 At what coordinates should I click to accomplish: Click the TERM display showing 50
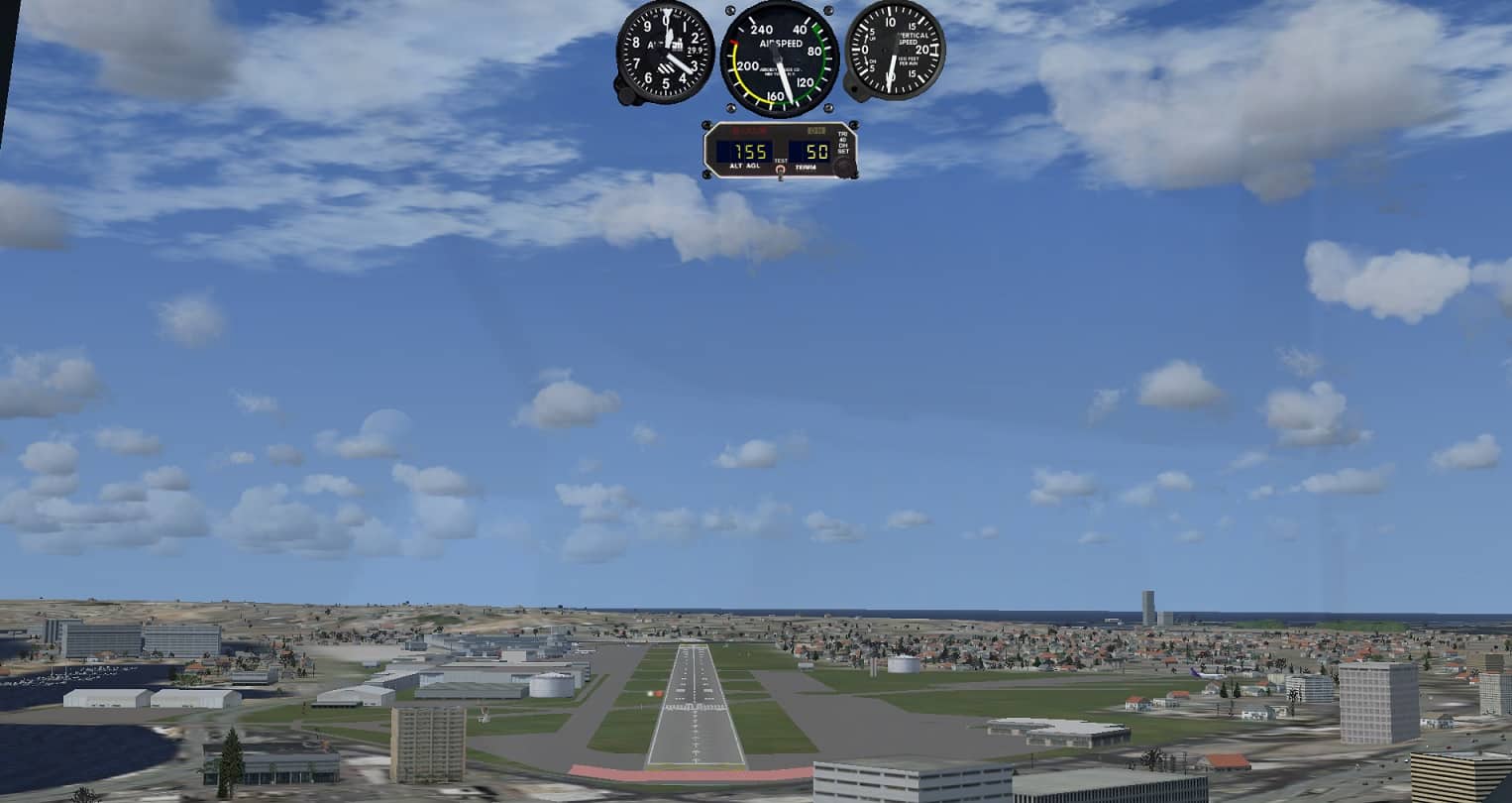(x=817, y=150)
